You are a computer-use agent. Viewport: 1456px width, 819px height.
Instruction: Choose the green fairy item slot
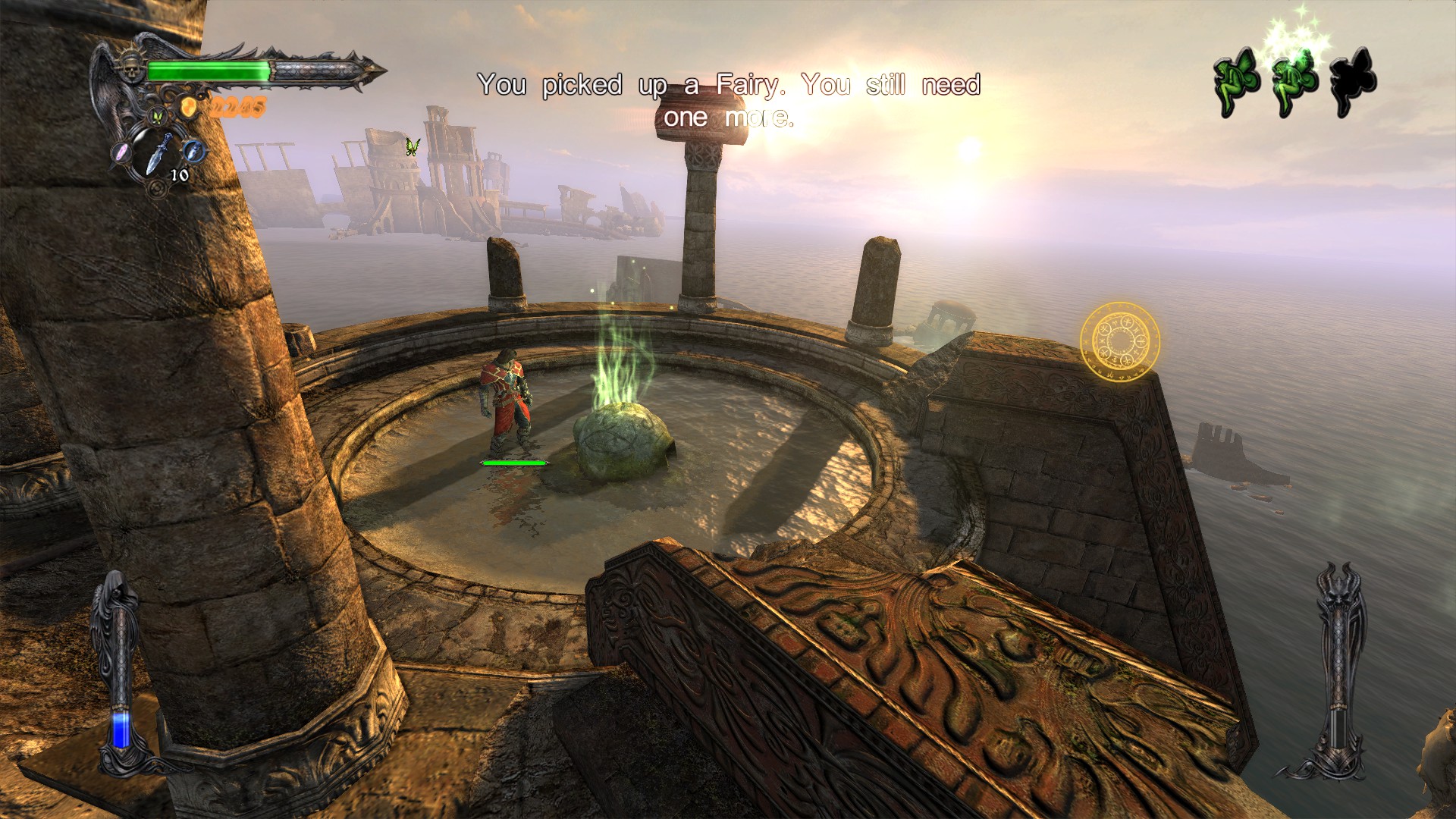click(x=158, y=117)
